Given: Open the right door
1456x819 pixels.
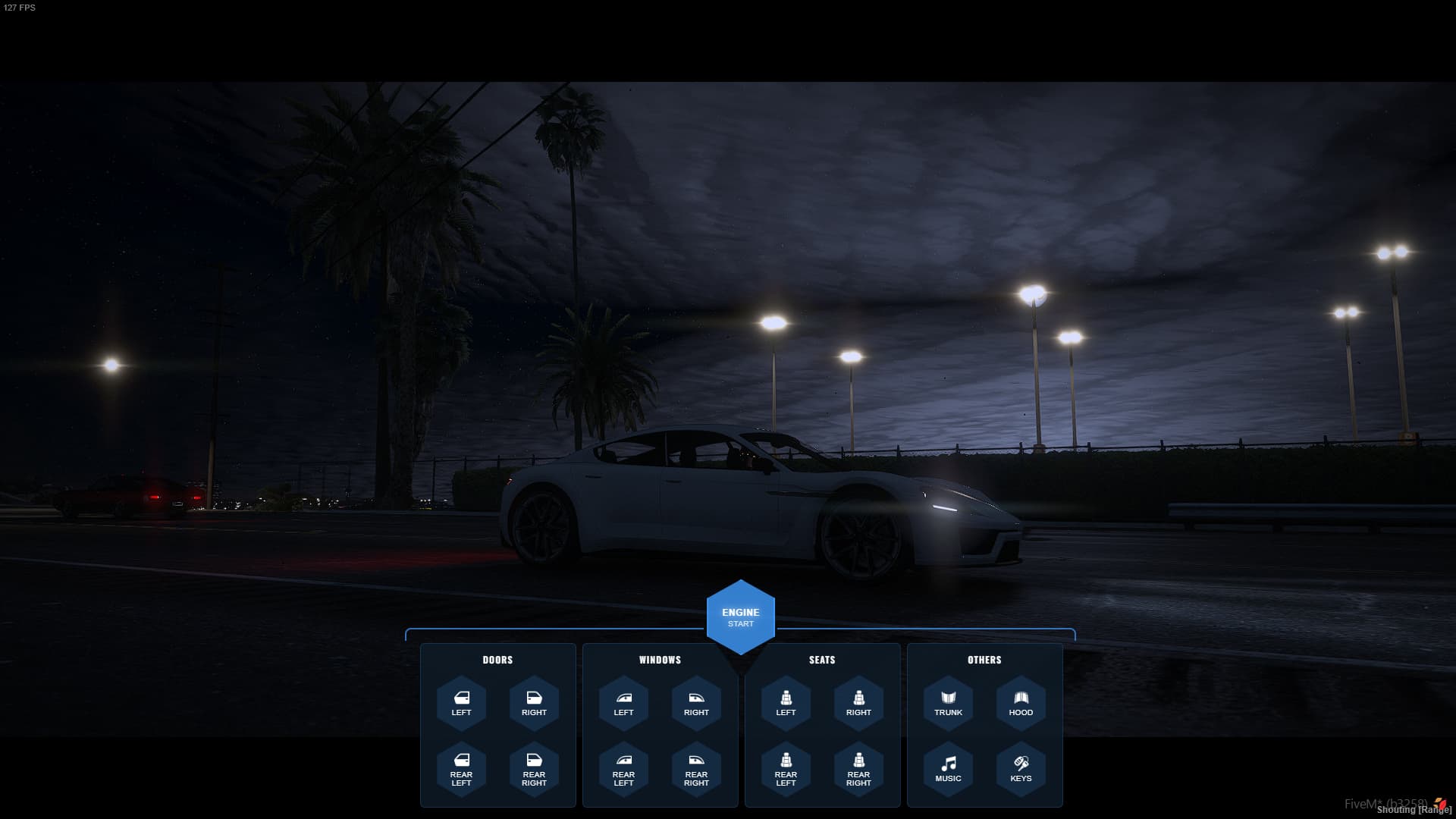Looking at the screenshot, I should pyautogui.click(x=534, y=703).
